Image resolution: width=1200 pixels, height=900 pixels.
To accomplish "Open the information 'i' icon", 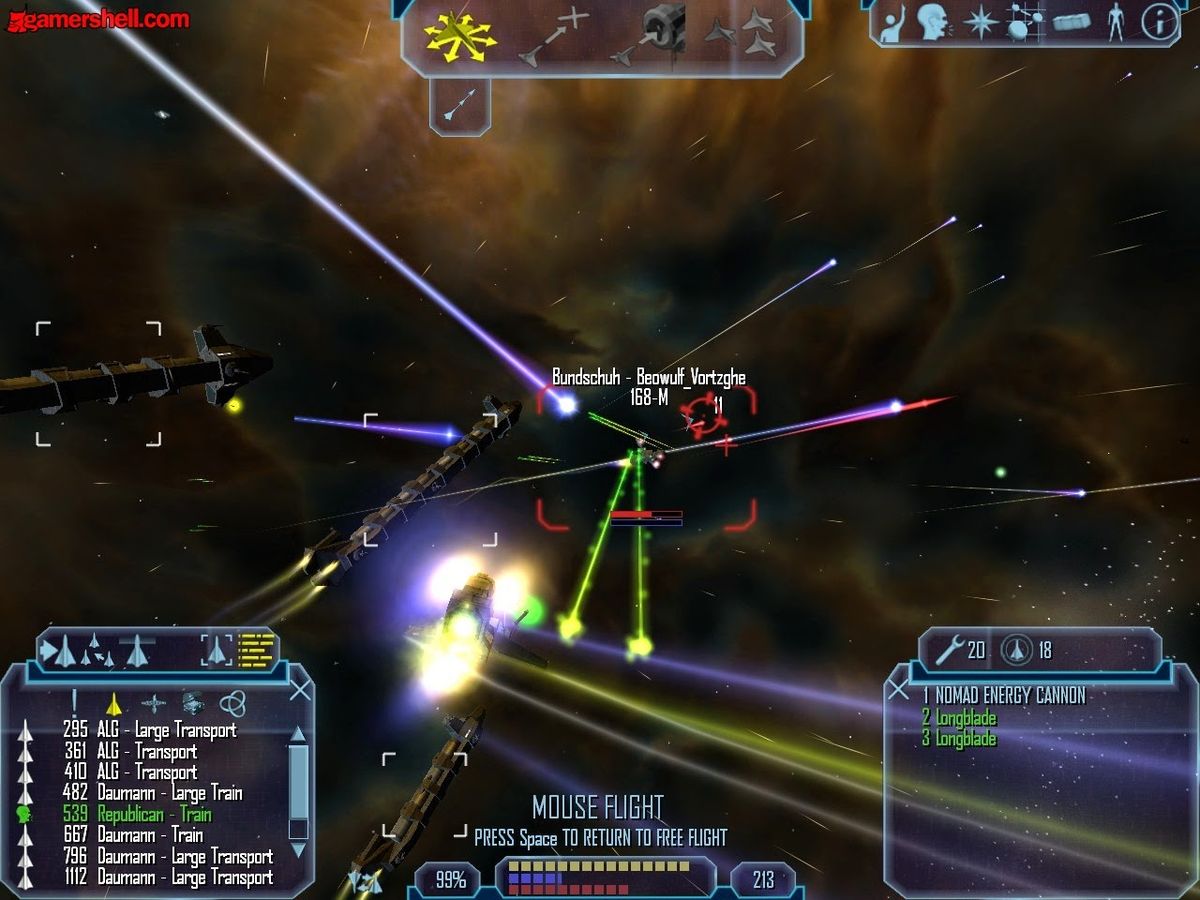I will pos(1159,23).
